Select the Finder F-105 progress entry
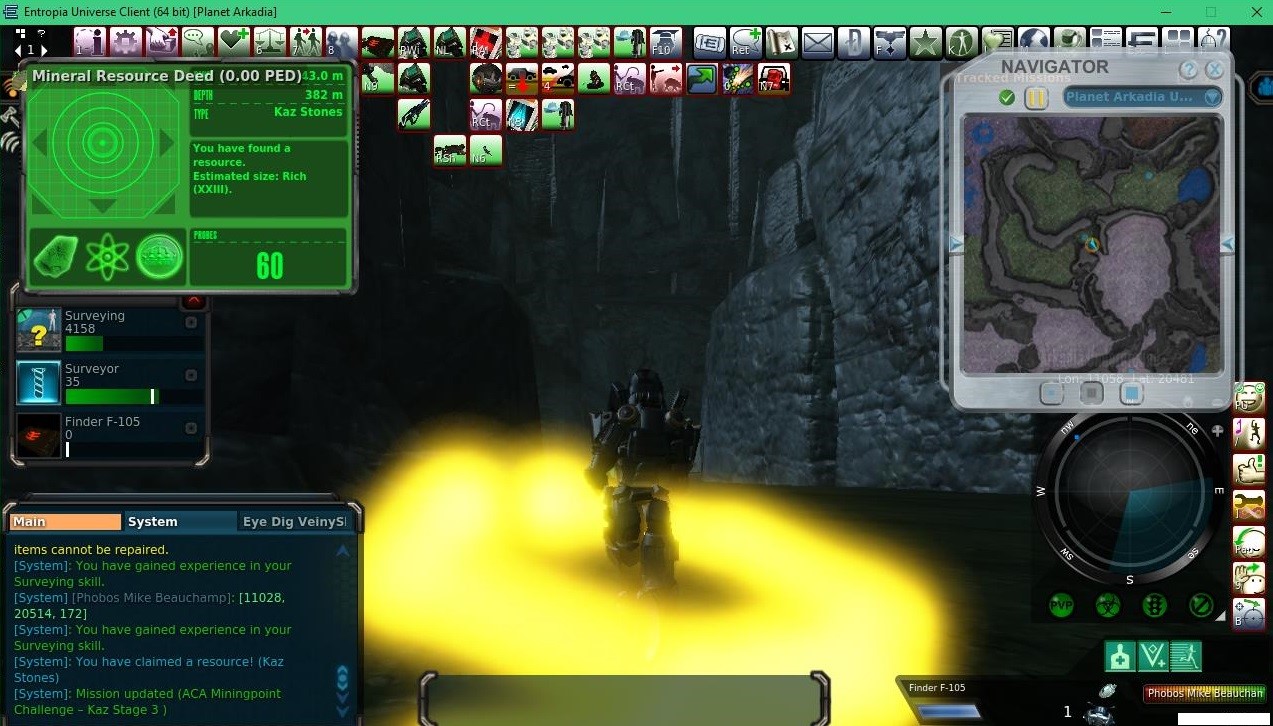Viewport: 1273px width, 726px height. [110, 435]
